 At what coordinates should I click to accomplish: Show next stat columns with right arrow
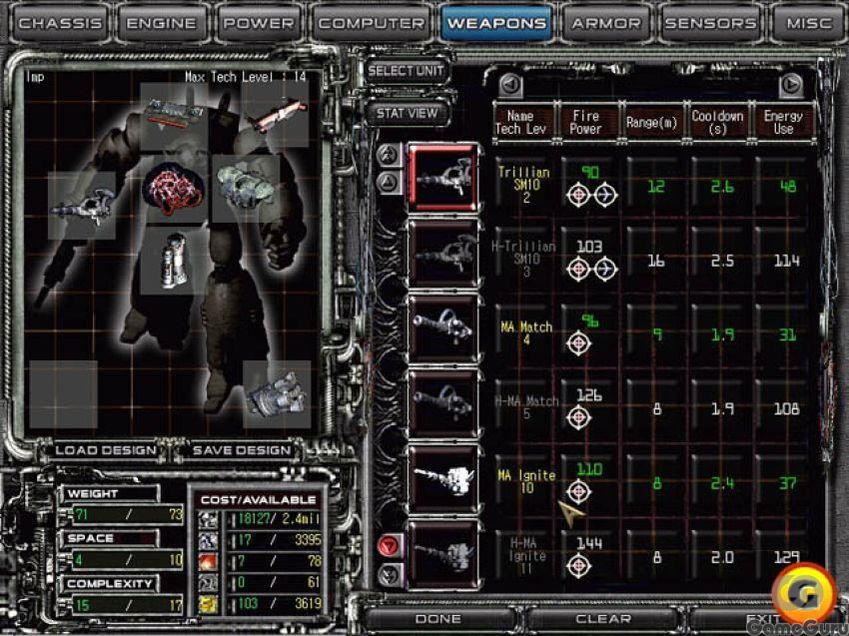(791, 85)
